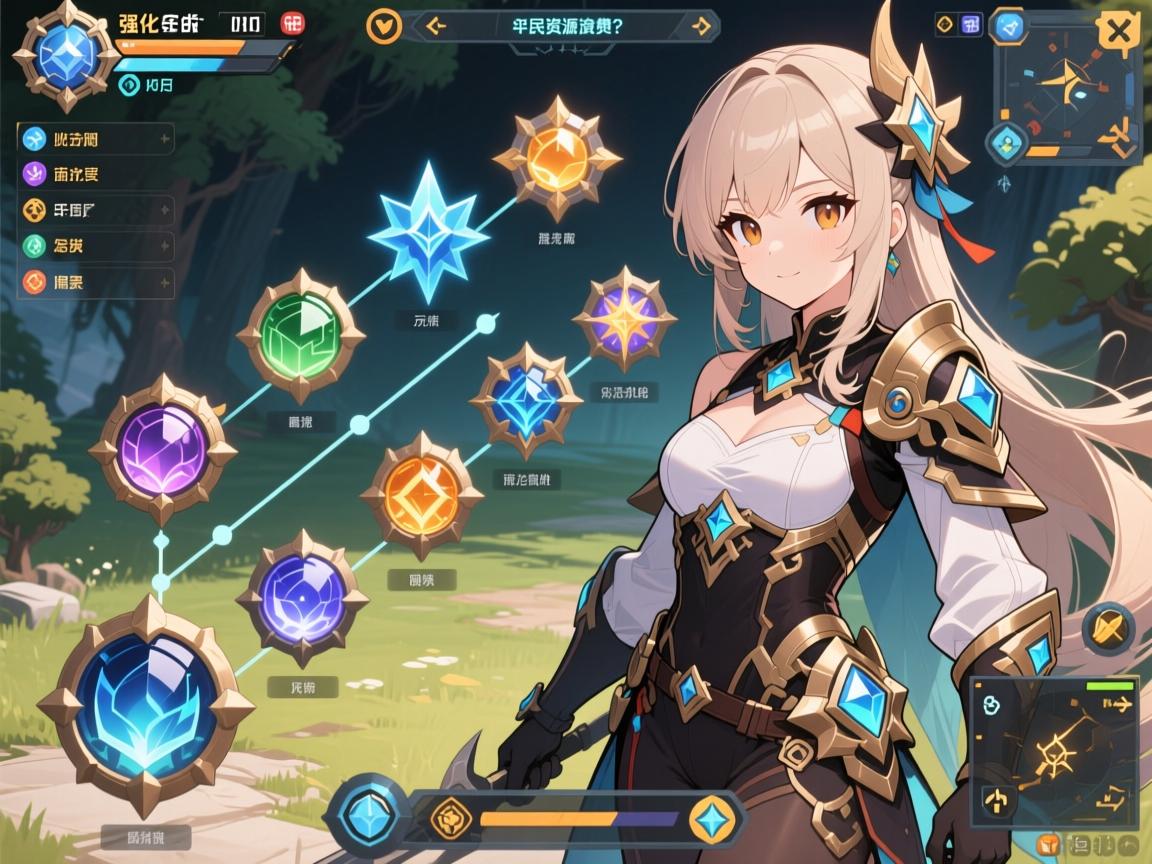Select the green gem skill node
1152x864 pixels.
300,334
